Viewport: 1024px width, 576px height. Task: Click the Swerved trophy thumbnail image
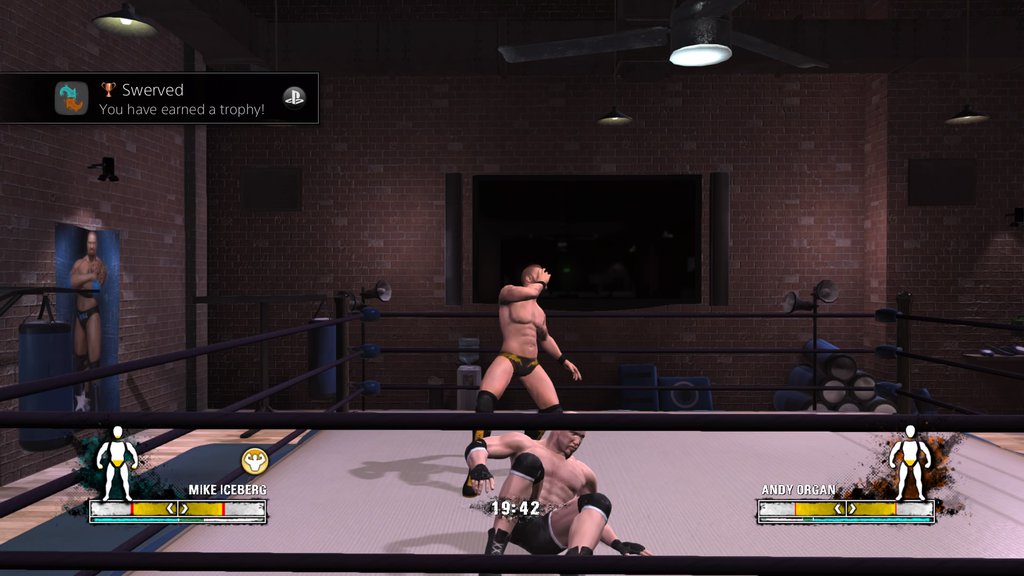click(71, 98)
